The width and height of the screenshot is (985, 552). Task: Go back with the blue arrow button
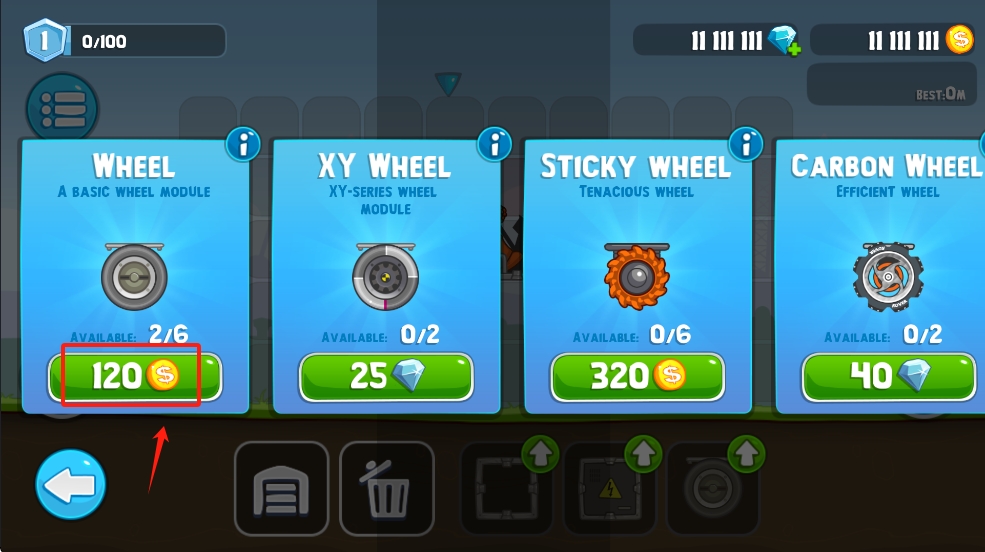tap(70, 486)
